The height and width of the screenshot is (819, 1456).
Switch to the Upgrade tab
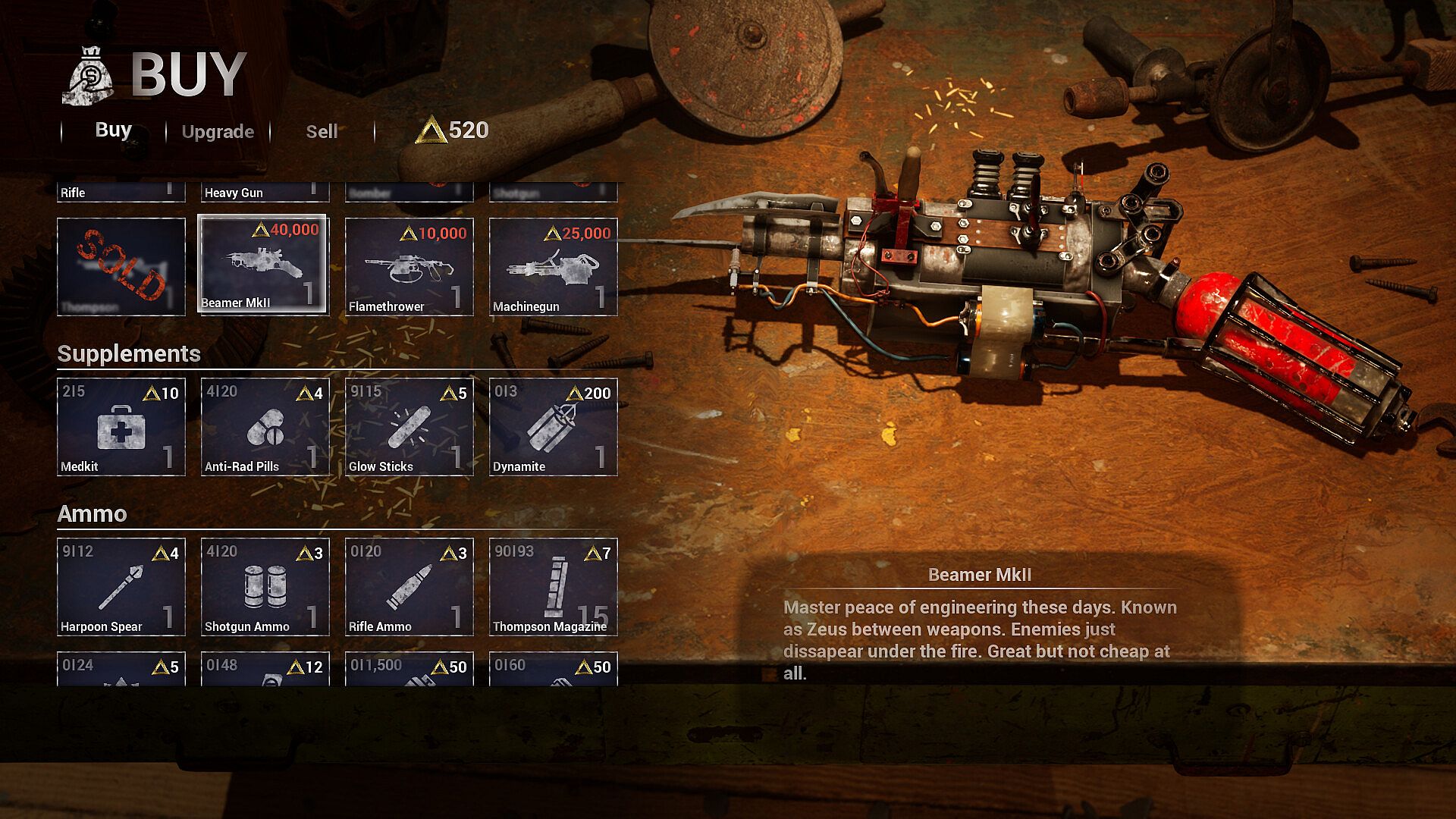pos(218,131)
